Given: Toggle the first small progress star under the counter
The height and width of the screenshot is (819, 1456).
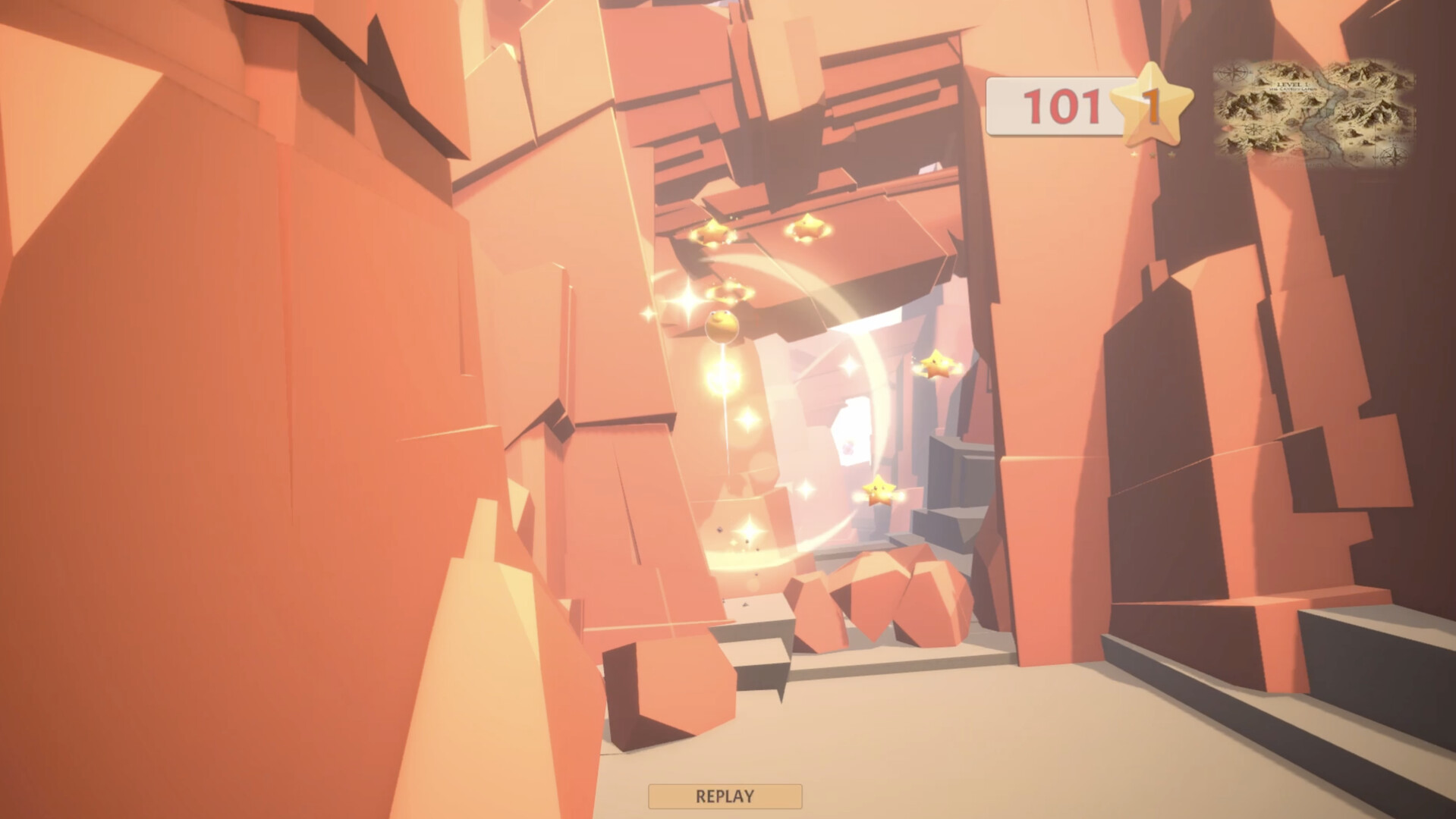Looking at the screenshot, I should (1133, 155).
